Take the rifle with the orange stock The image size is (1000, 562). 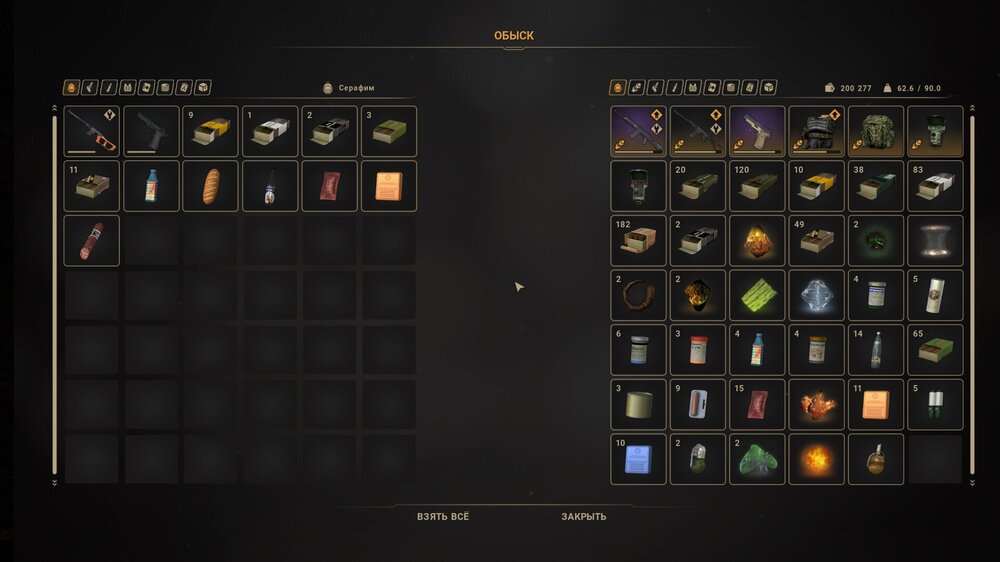click(x=91, y=132)
